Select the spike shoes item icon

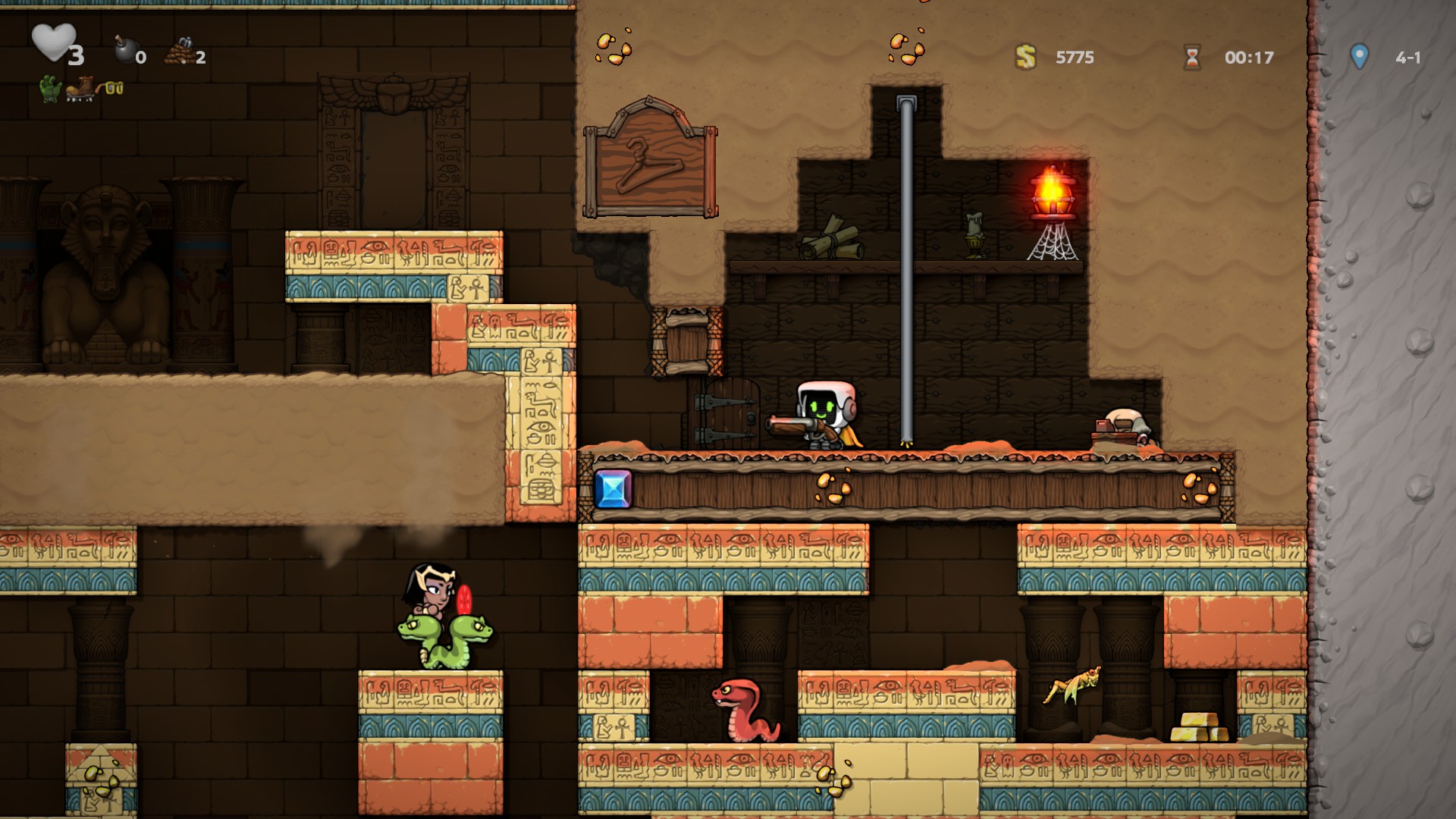80,89
